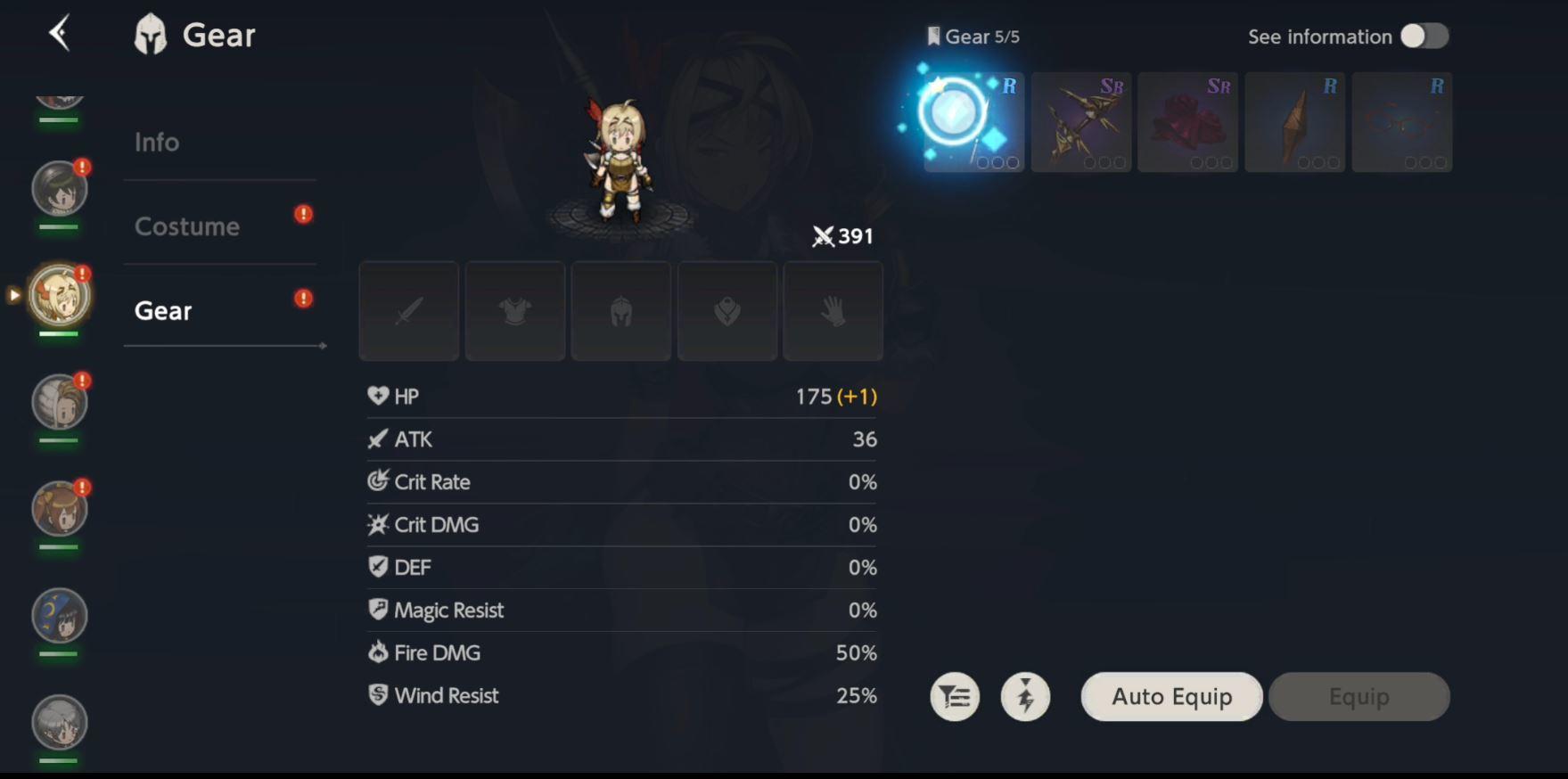Select the empty armor gear slot
Viewport: 1568px width, 779px height.
pos(514,310)
